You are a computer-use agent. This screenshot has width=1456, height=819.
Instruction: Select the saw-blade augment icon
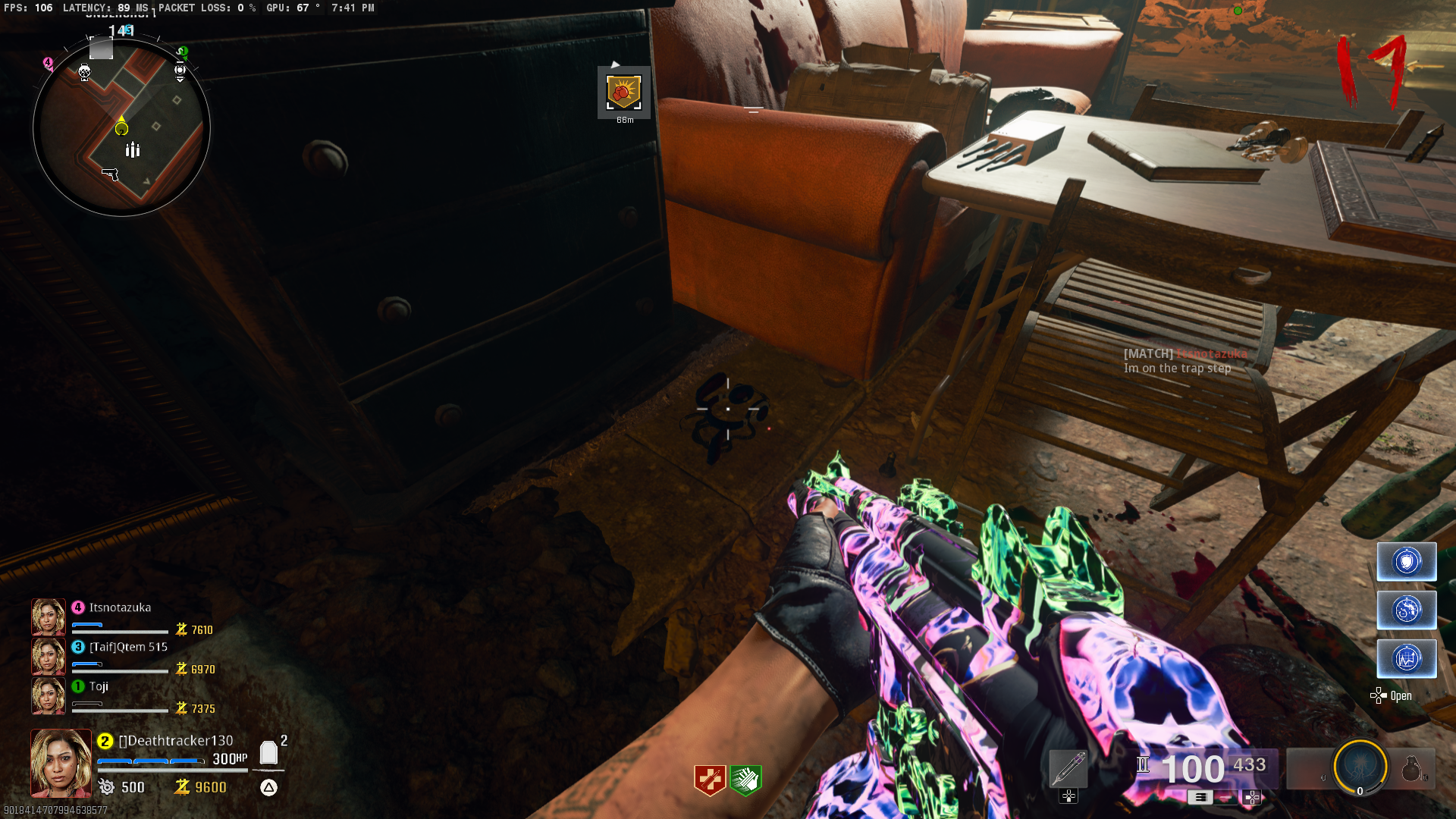tap(1407, 609)
